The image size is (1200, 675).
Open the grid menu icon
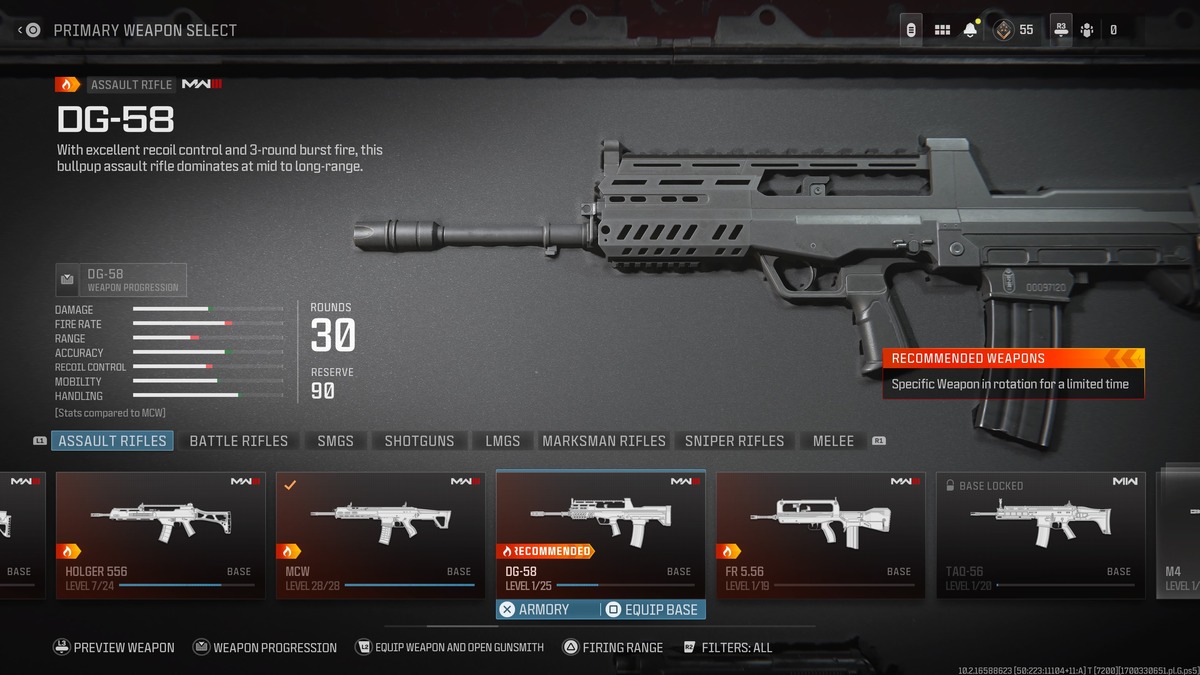[942, 30]
